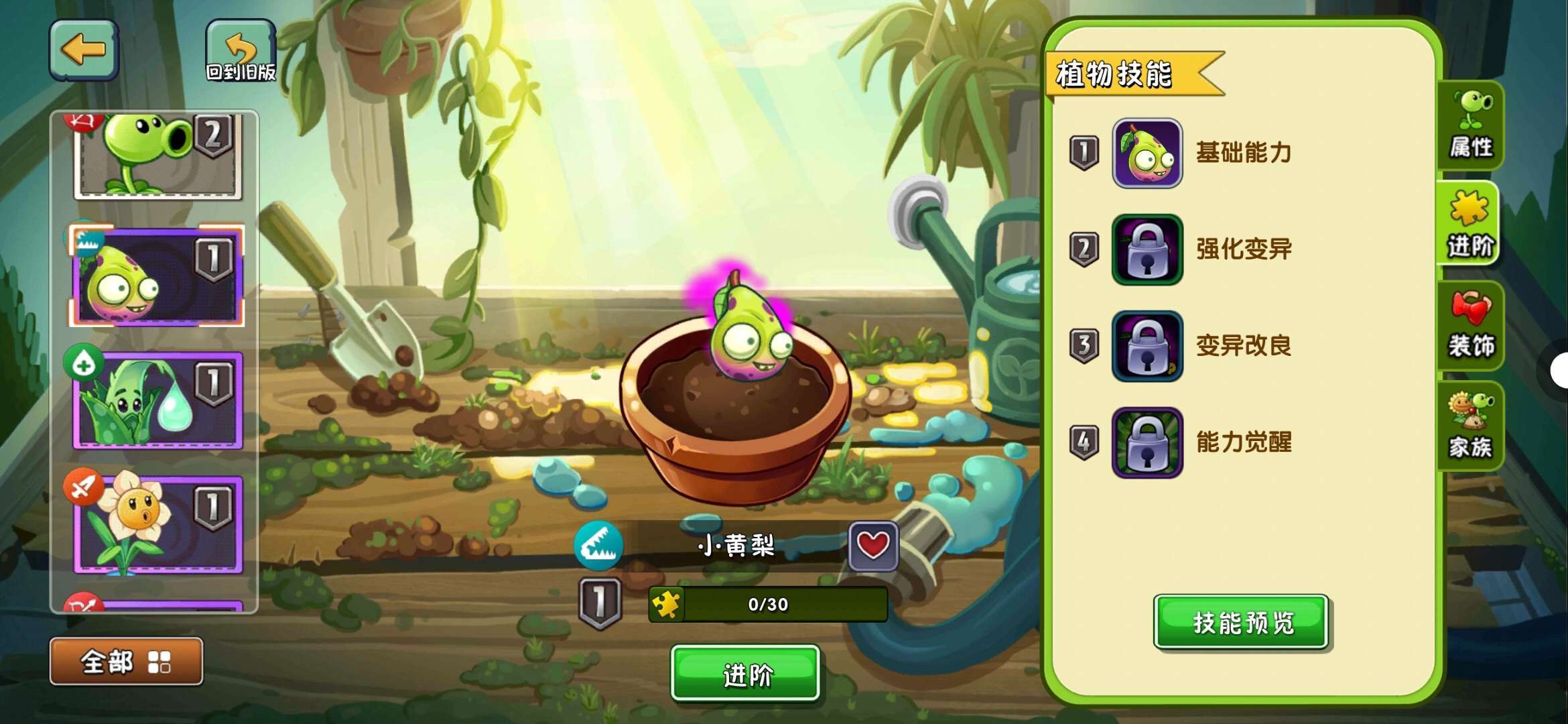Tap the green 进阶 upgrade button
Image resolution: width=1568 pixels, height=724 pixels.
coord(745,673)
